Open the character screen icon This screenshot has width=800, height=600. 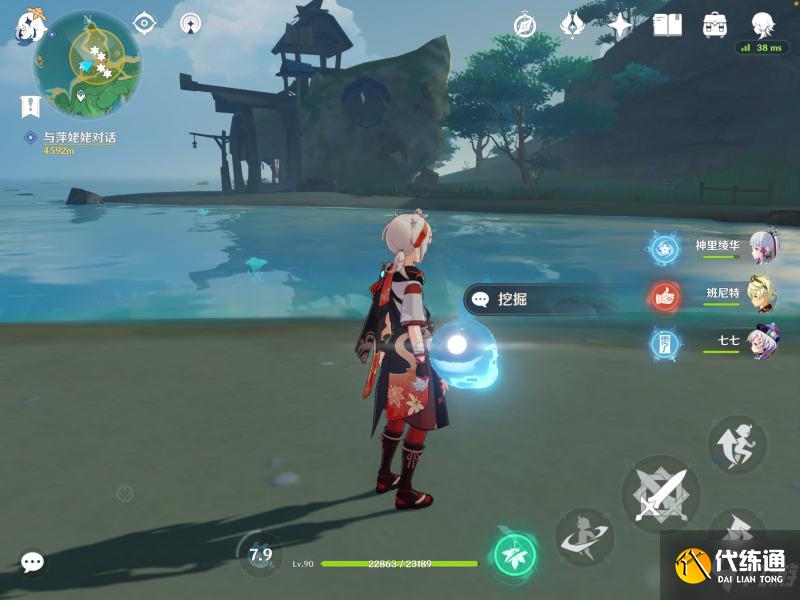763,25
